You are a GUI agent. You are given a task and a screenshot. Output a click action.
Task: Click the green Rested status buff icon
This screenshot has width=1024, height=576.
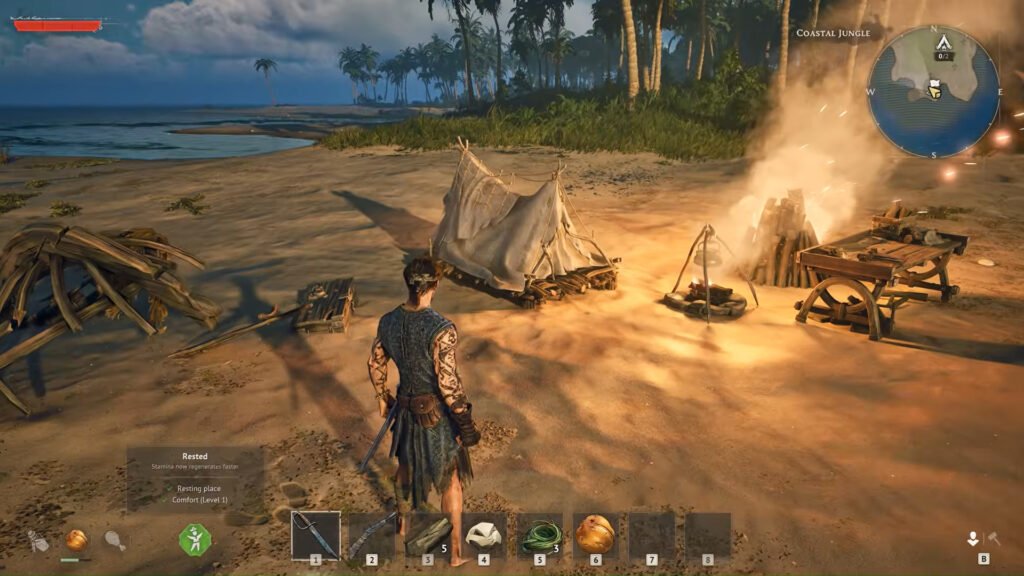point(195,540)
